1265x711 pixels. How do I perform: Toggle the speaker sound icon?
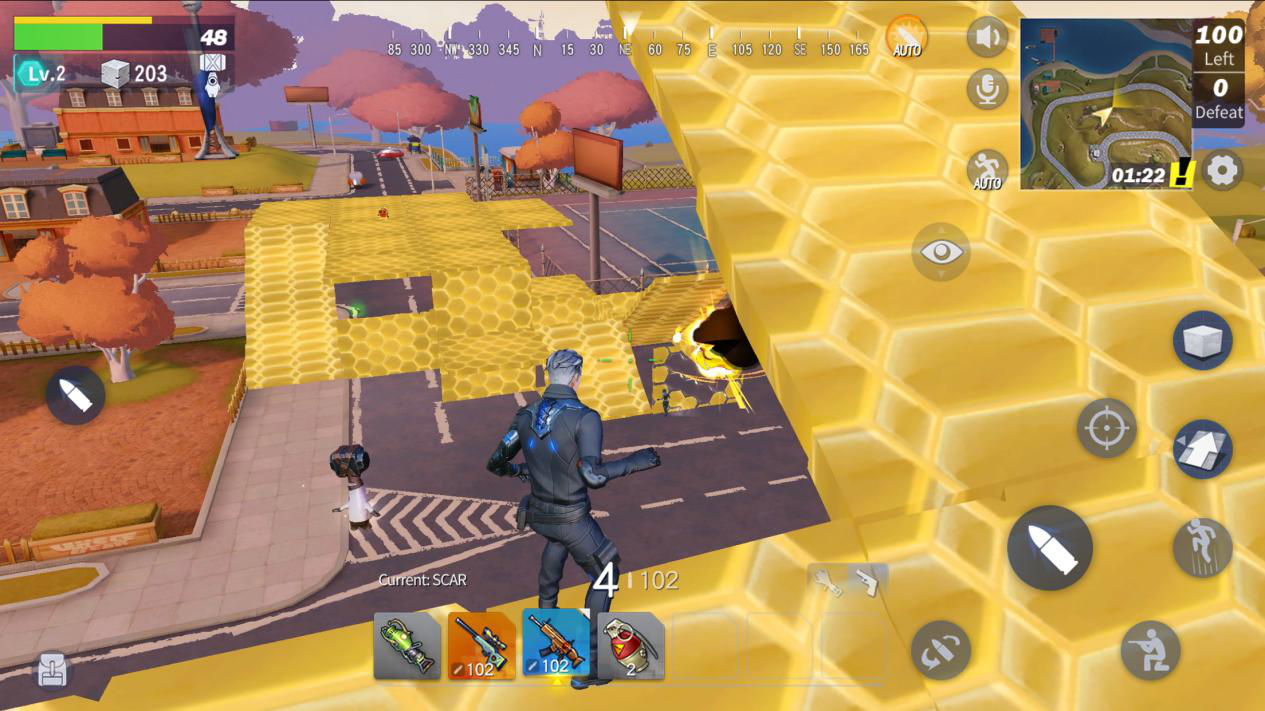coord(987,38)
